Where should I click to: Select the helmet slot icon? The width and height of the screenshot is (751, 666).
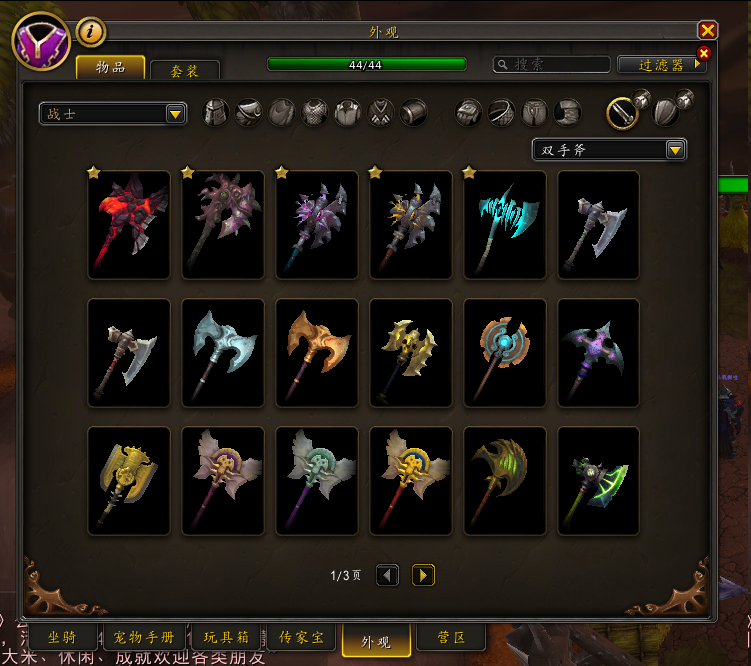tap(216, 112)
